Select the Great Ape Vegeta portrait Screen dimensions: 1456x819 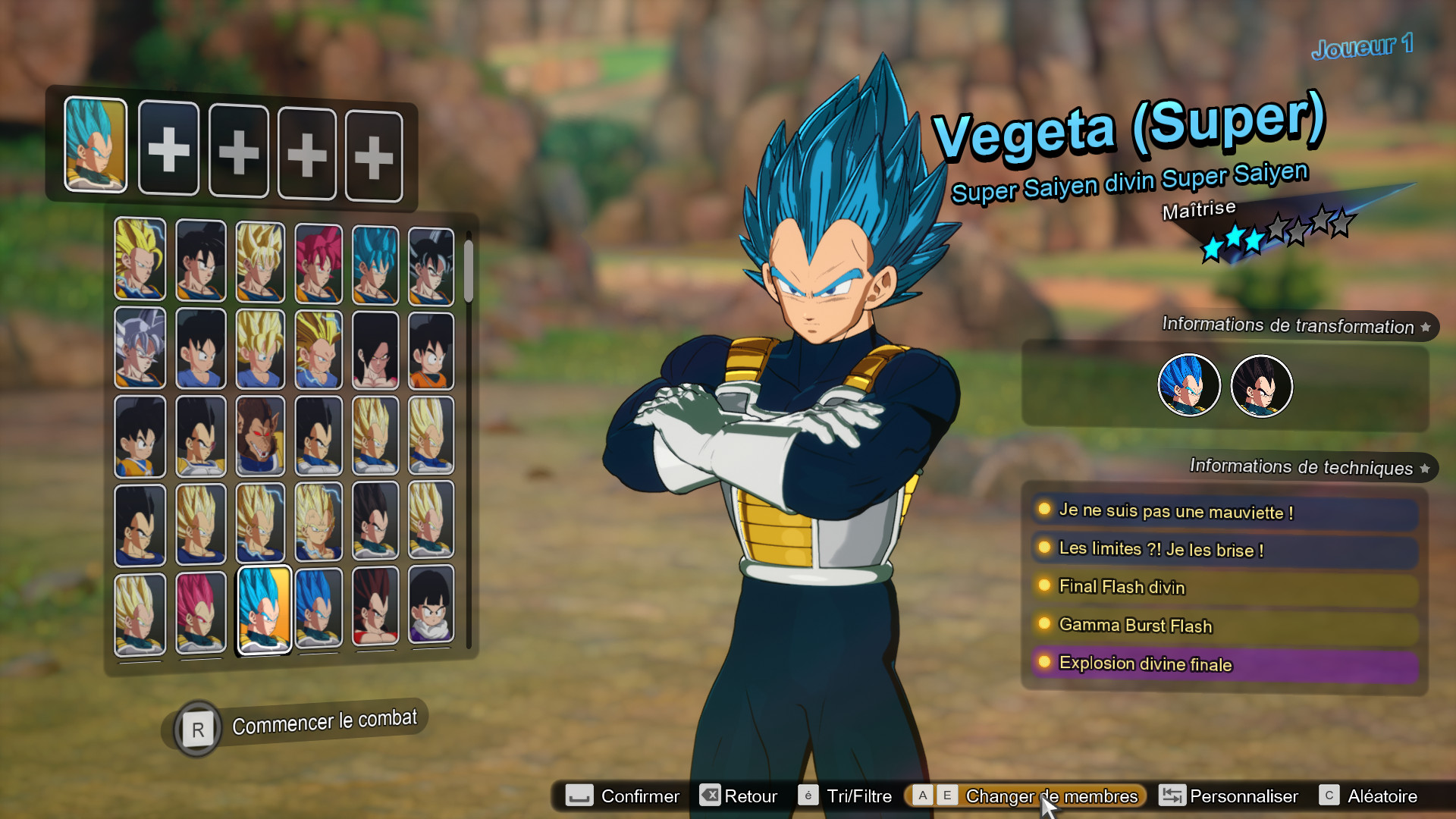(x=260, y=436)
